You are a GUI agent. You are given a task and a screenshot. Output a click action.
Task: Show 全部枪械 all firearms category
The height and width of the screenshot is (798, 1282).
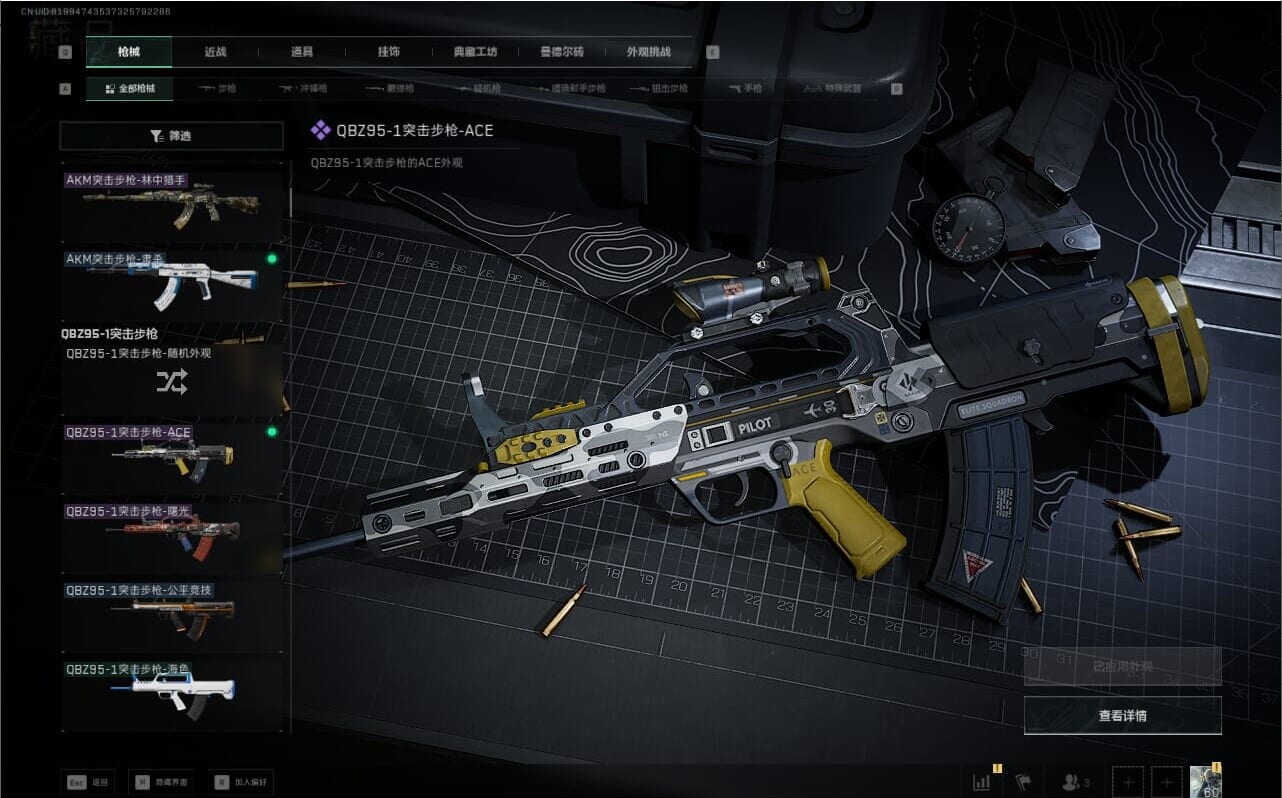coord(129,89)
